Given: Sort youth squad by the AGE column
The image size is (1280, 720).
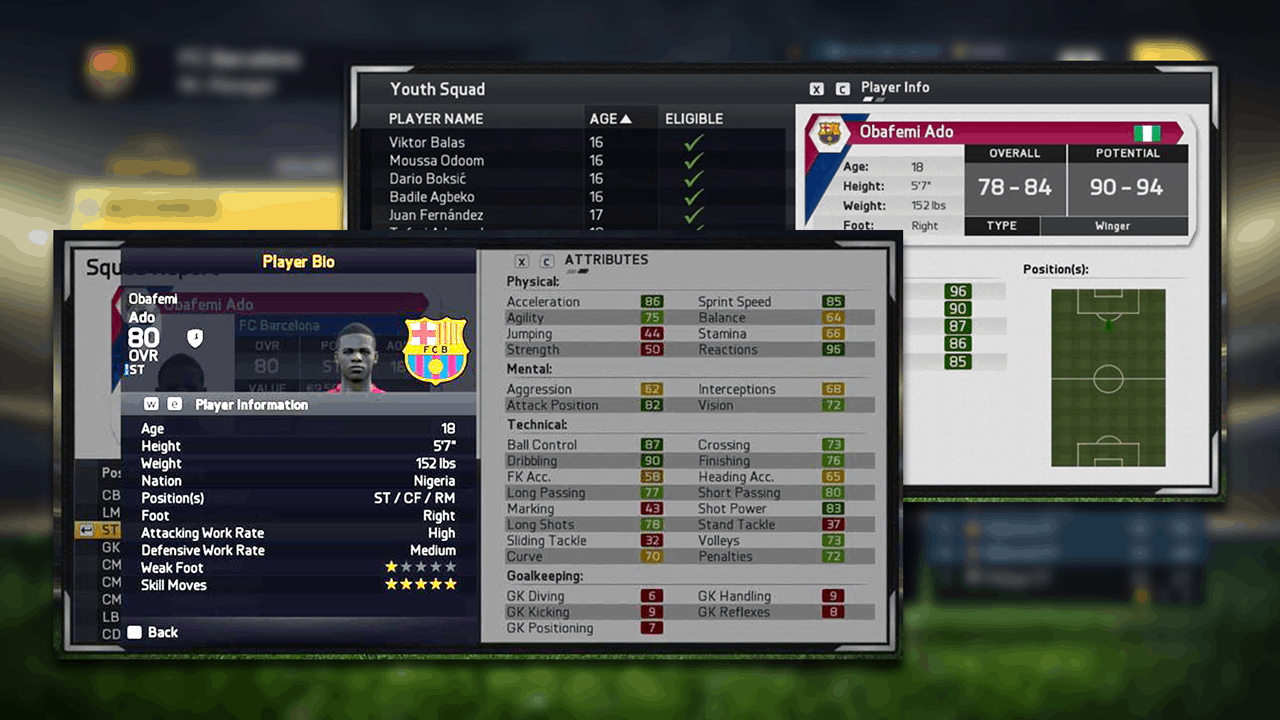Looking at the screenshot, I should point(610,118).
